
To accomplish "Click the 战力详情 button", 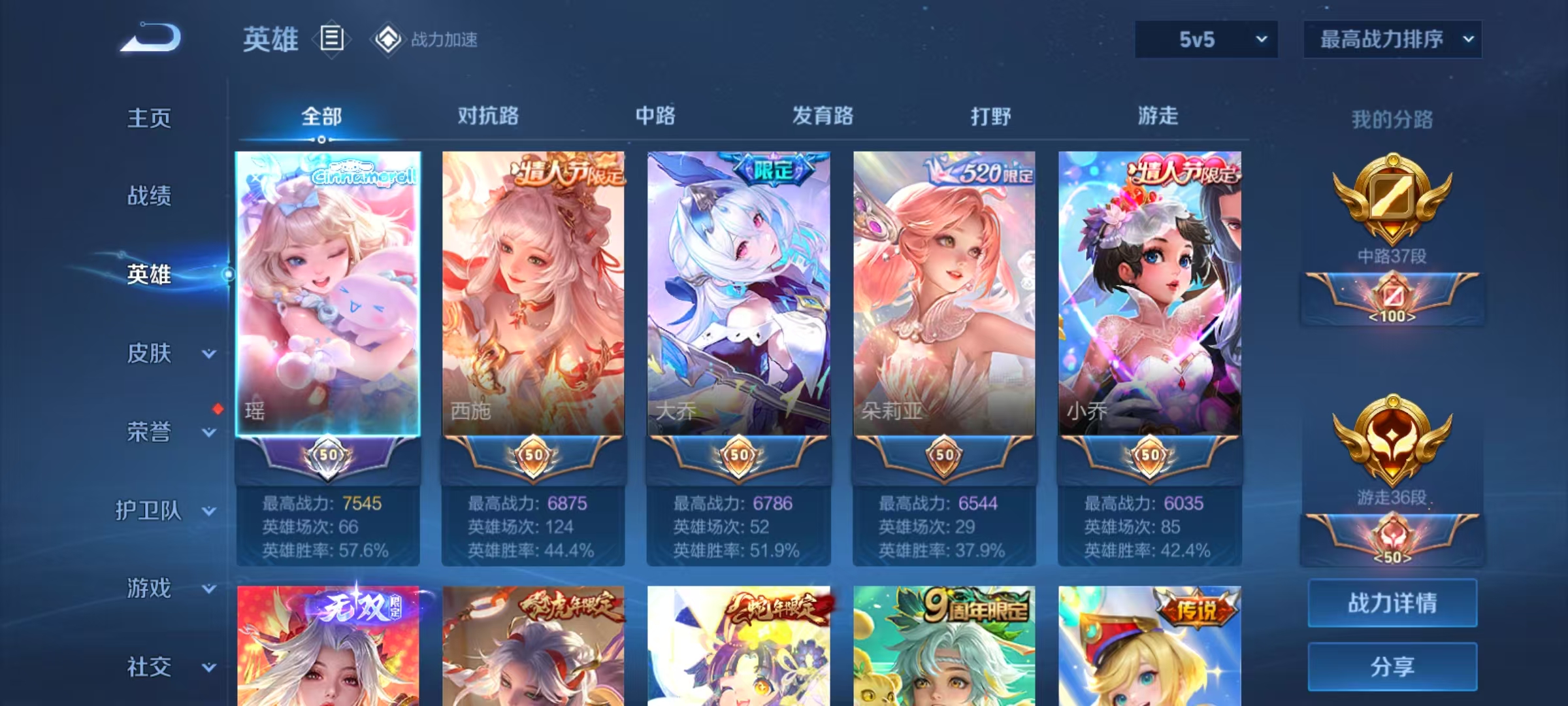I will 1392,603.
